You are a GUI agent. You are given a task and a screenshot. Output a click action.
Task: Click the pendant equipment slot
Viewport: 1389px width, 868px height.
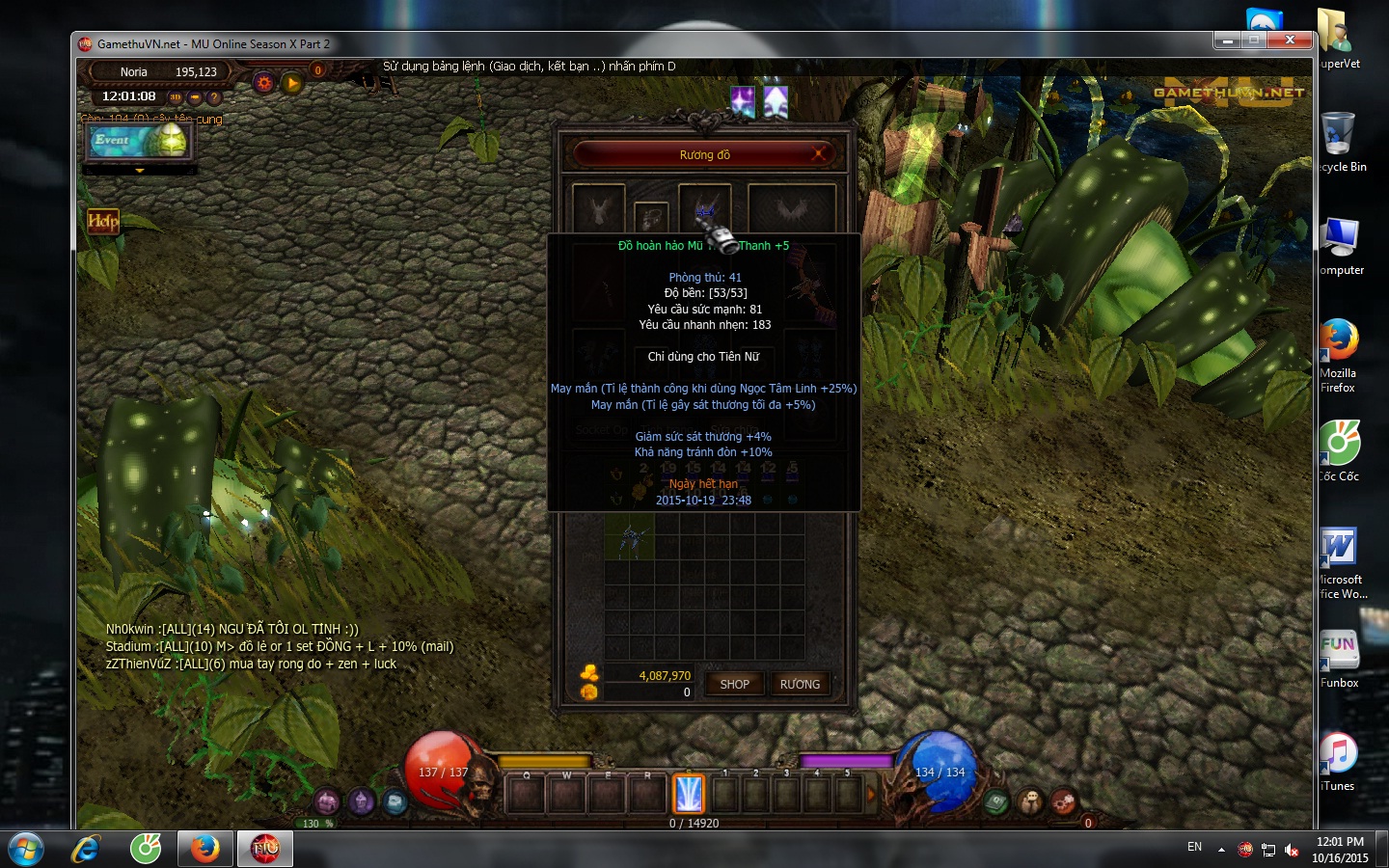(651, 216)
